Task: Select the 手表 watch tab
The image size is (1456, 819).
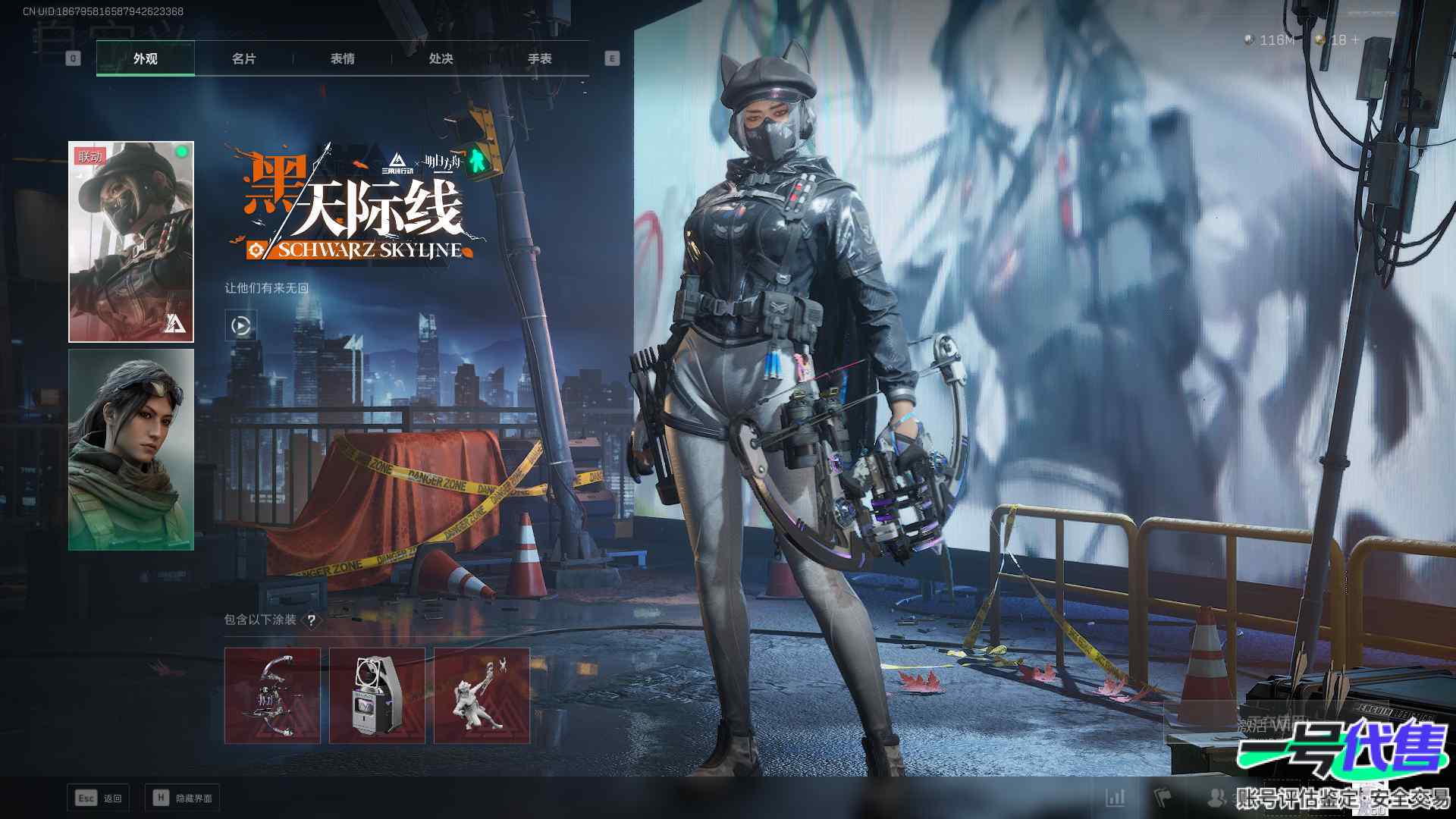Action: (x=539, y=58)
